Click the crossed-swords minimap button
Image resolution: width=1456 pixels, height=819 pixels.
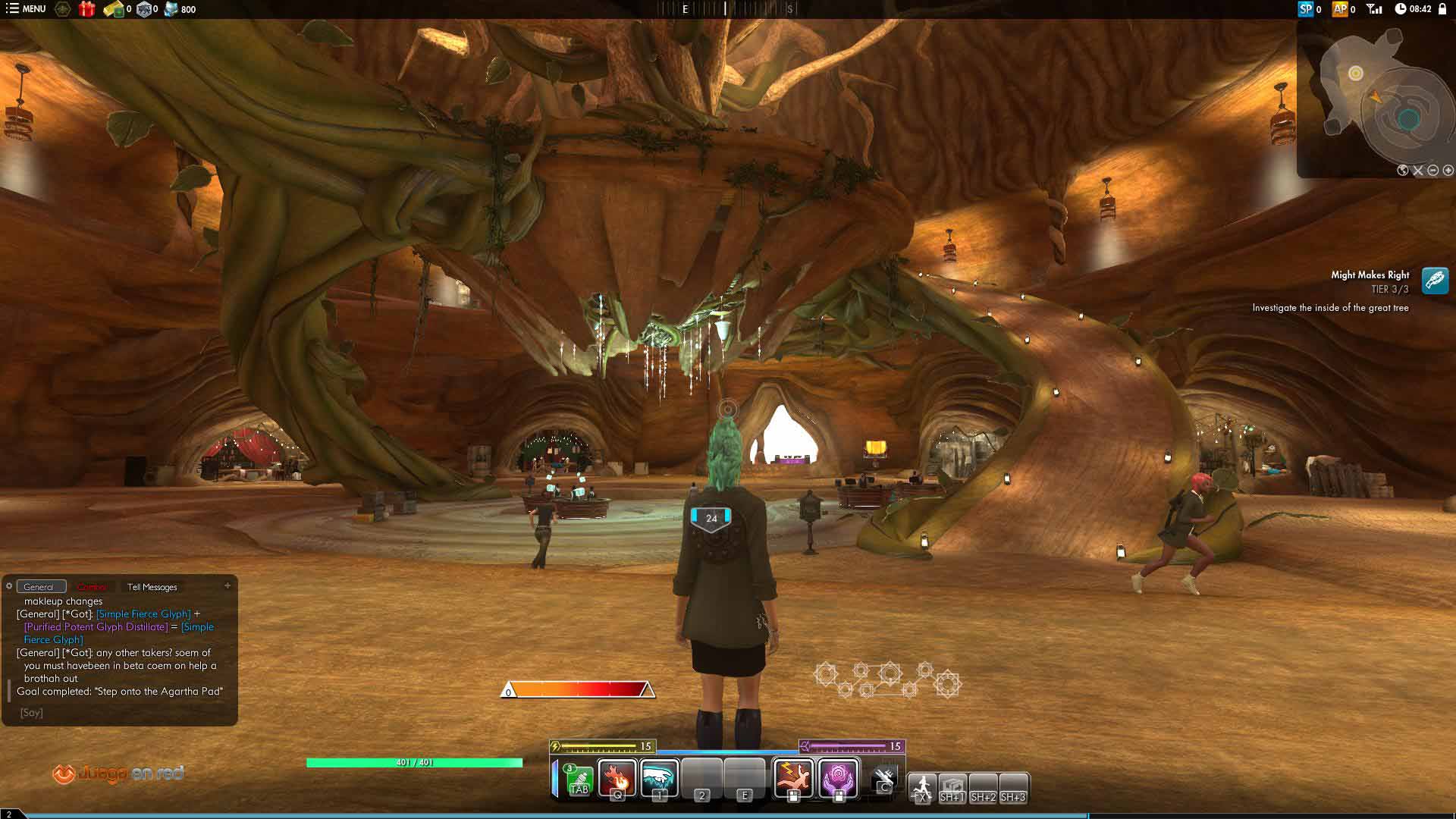[x=1418, y=171]
